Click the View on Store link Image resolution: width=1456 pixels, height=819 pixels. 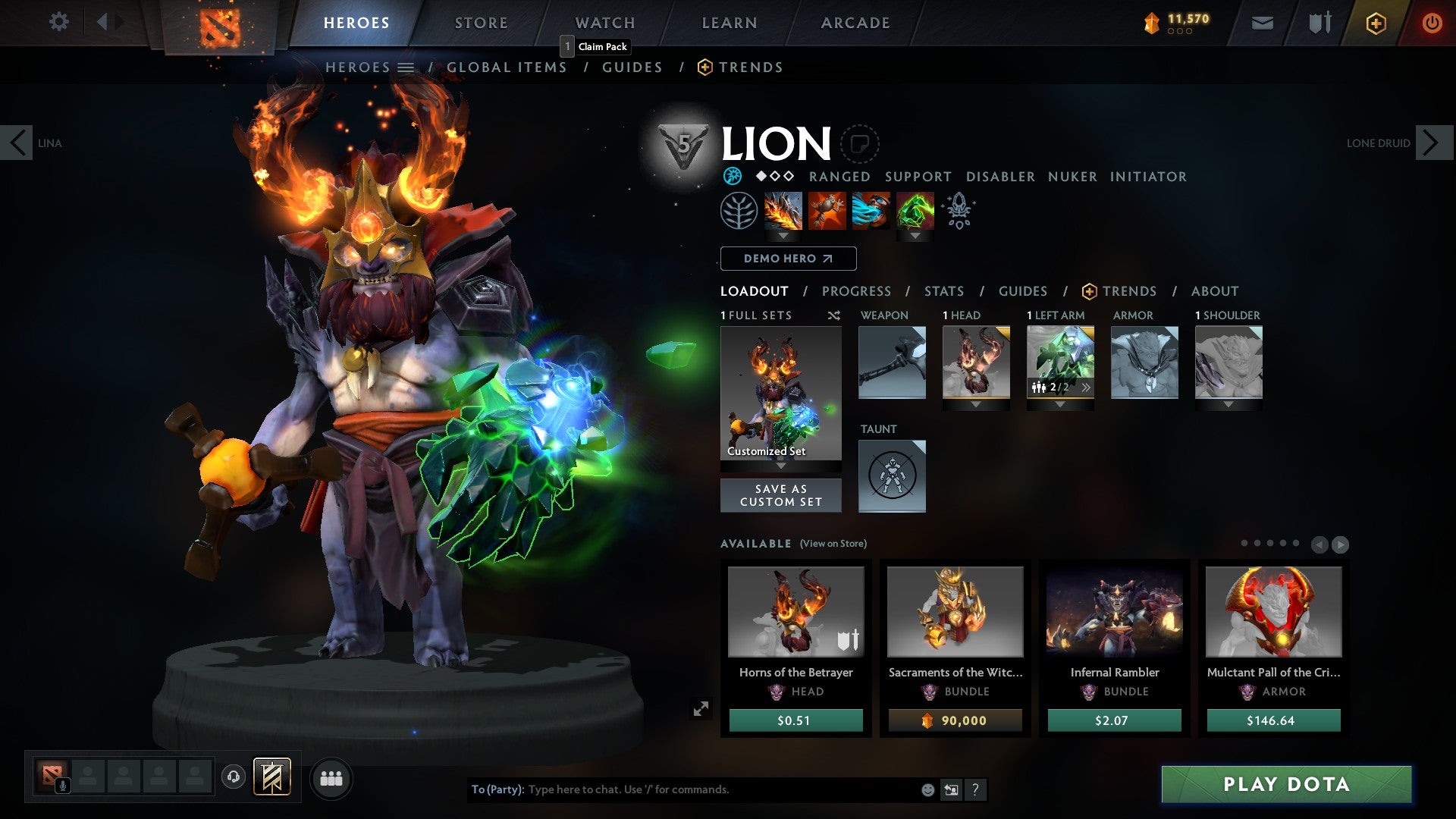832,544
